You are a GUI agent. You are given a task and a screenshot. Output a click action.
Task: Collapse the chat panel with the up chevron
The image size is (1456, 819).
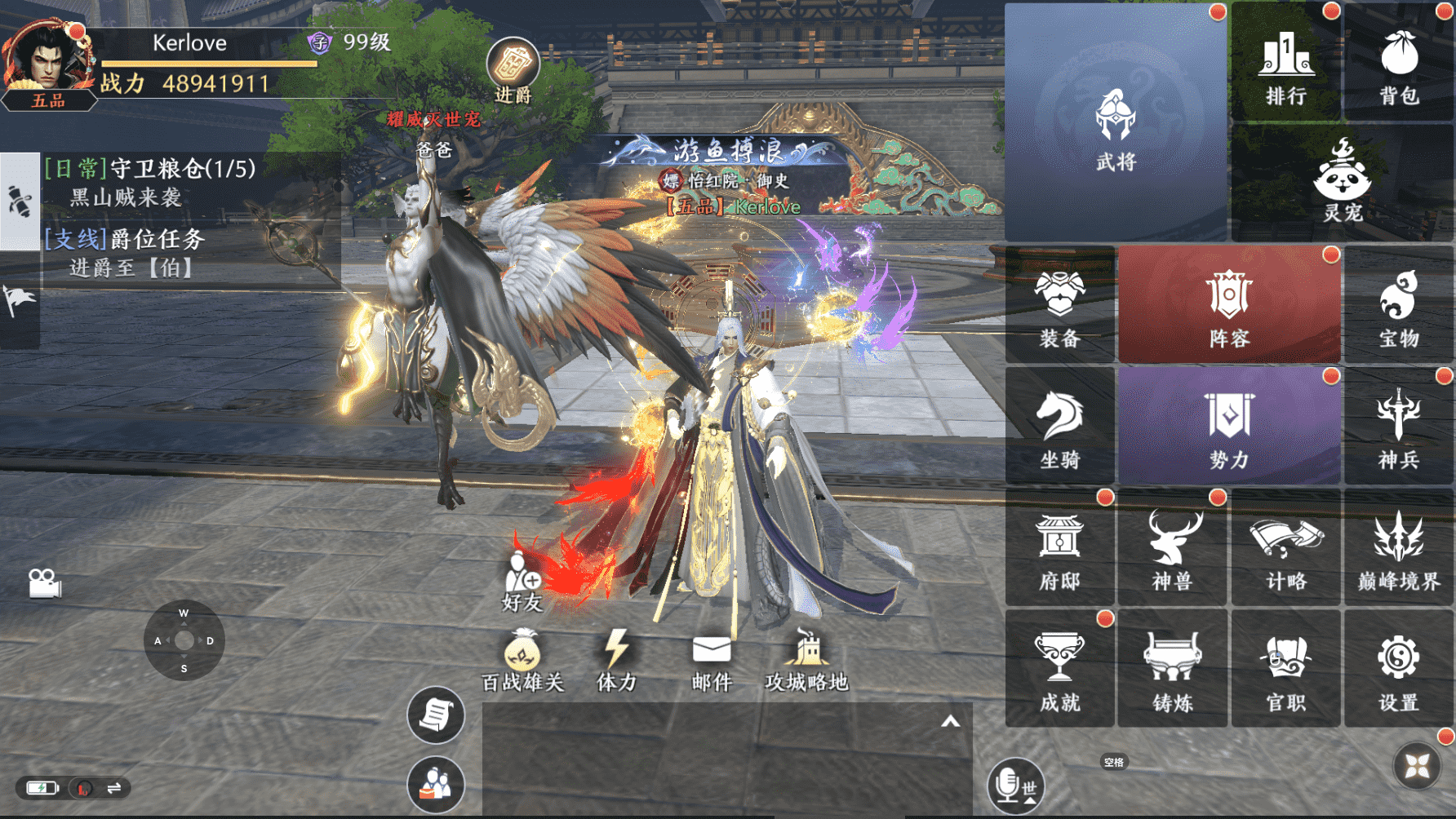tap(949, 721)
